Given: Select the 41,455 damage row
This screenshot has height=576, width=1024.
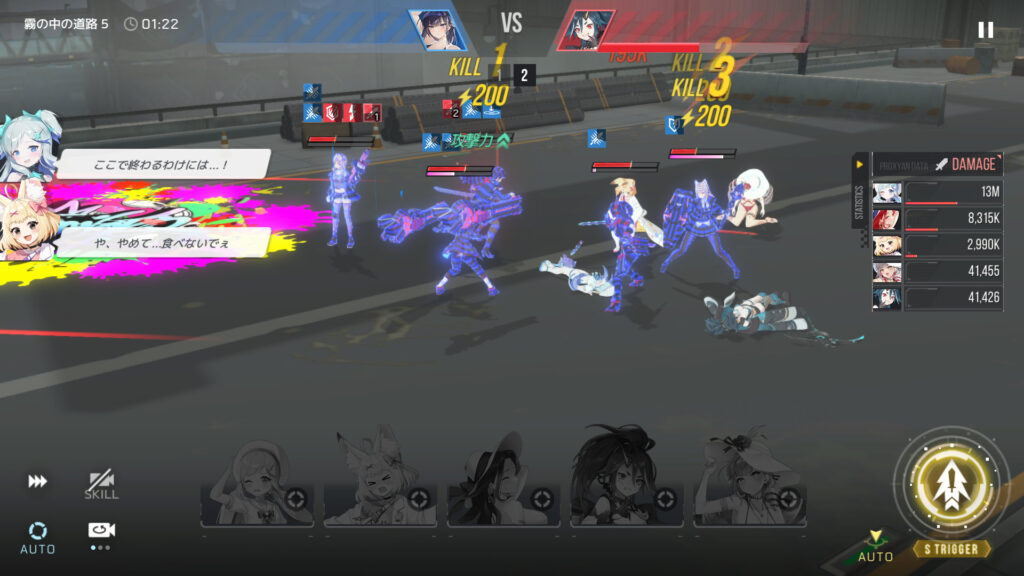Looking at the screenshot, I should click(x=937, y=272).
